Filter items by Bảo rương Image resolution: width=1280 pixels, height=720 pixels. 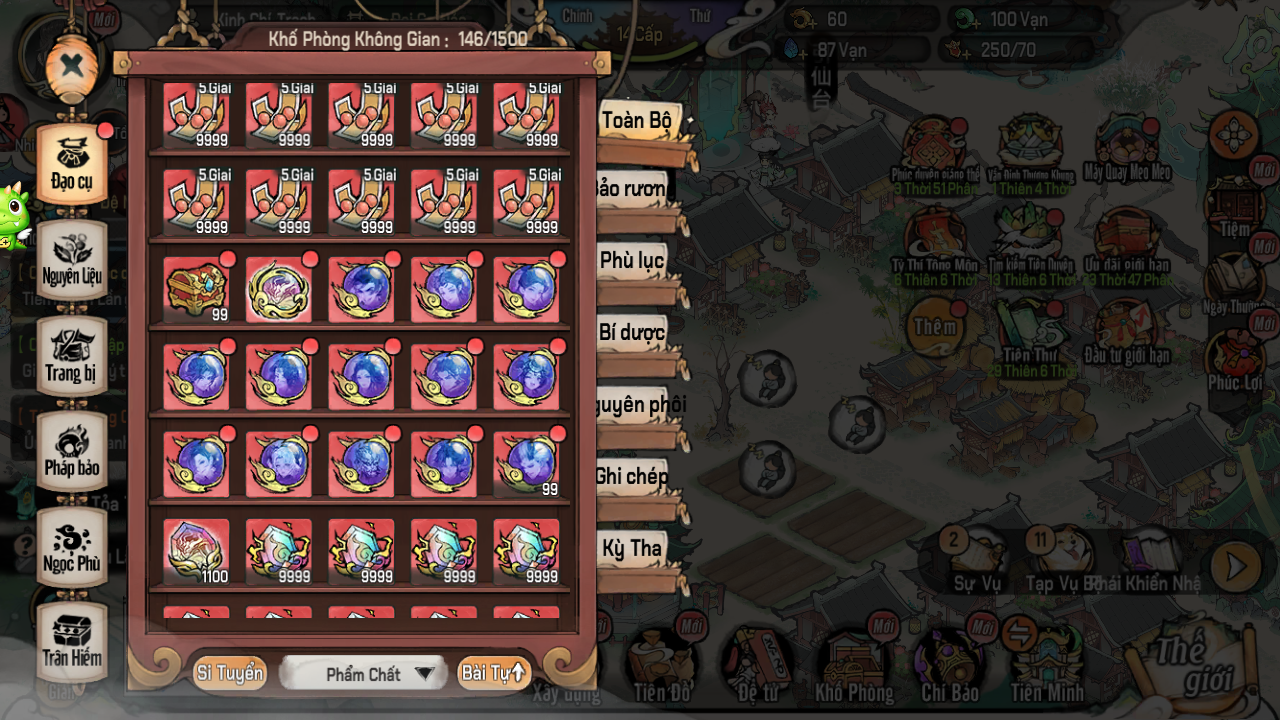[x=632, y=189]
